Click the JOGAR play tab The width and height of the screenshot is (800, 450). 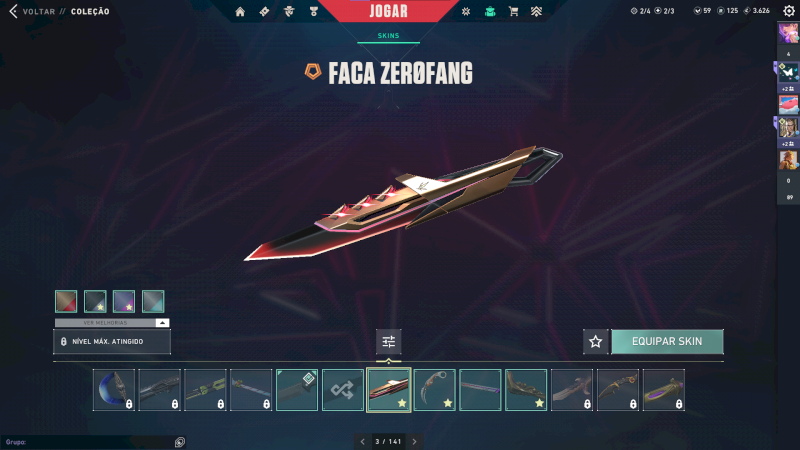(x=388, y=11)
